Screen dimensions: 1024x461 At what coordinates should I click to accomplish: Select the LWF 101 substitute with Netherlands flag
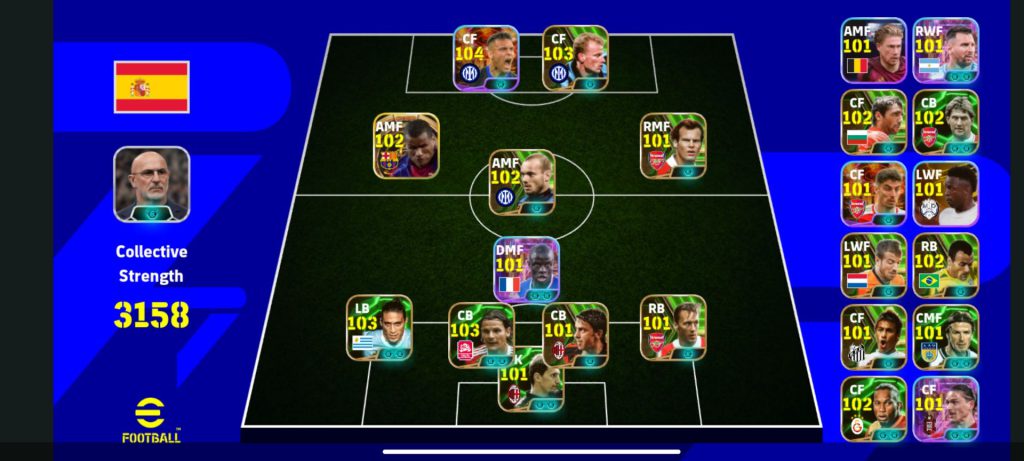point(873,266)
